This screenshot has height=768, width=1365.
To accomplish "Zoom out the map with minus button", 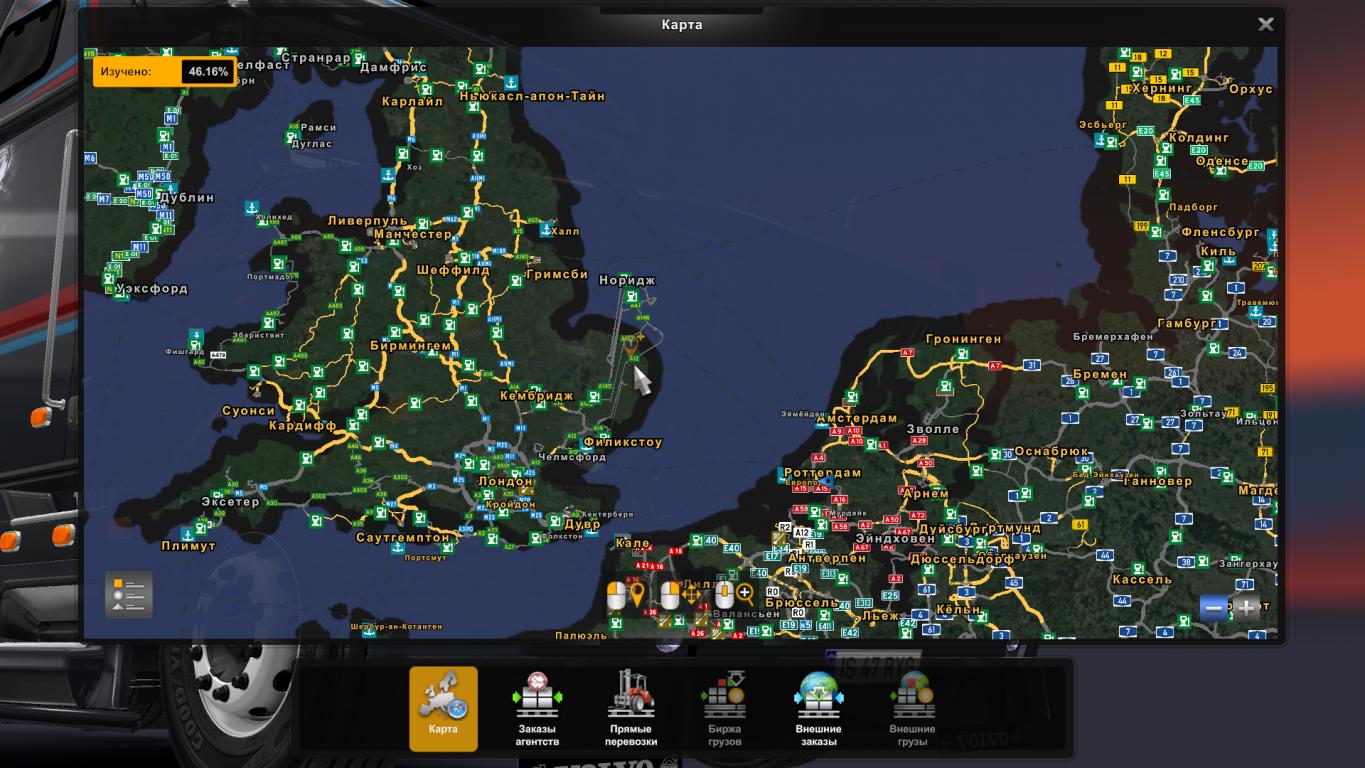I will (x=1214, y=607).
